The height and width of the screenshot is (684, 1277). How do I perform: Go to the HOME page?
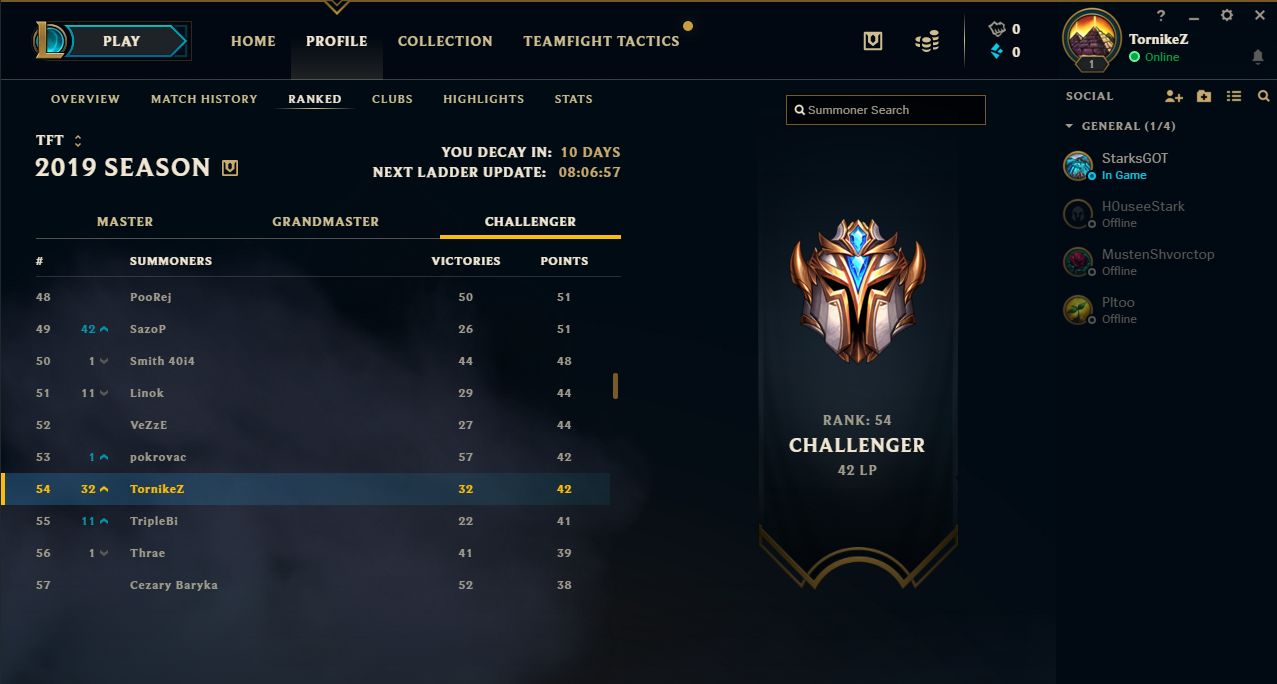pyautogui.click(x=253, y=41)
